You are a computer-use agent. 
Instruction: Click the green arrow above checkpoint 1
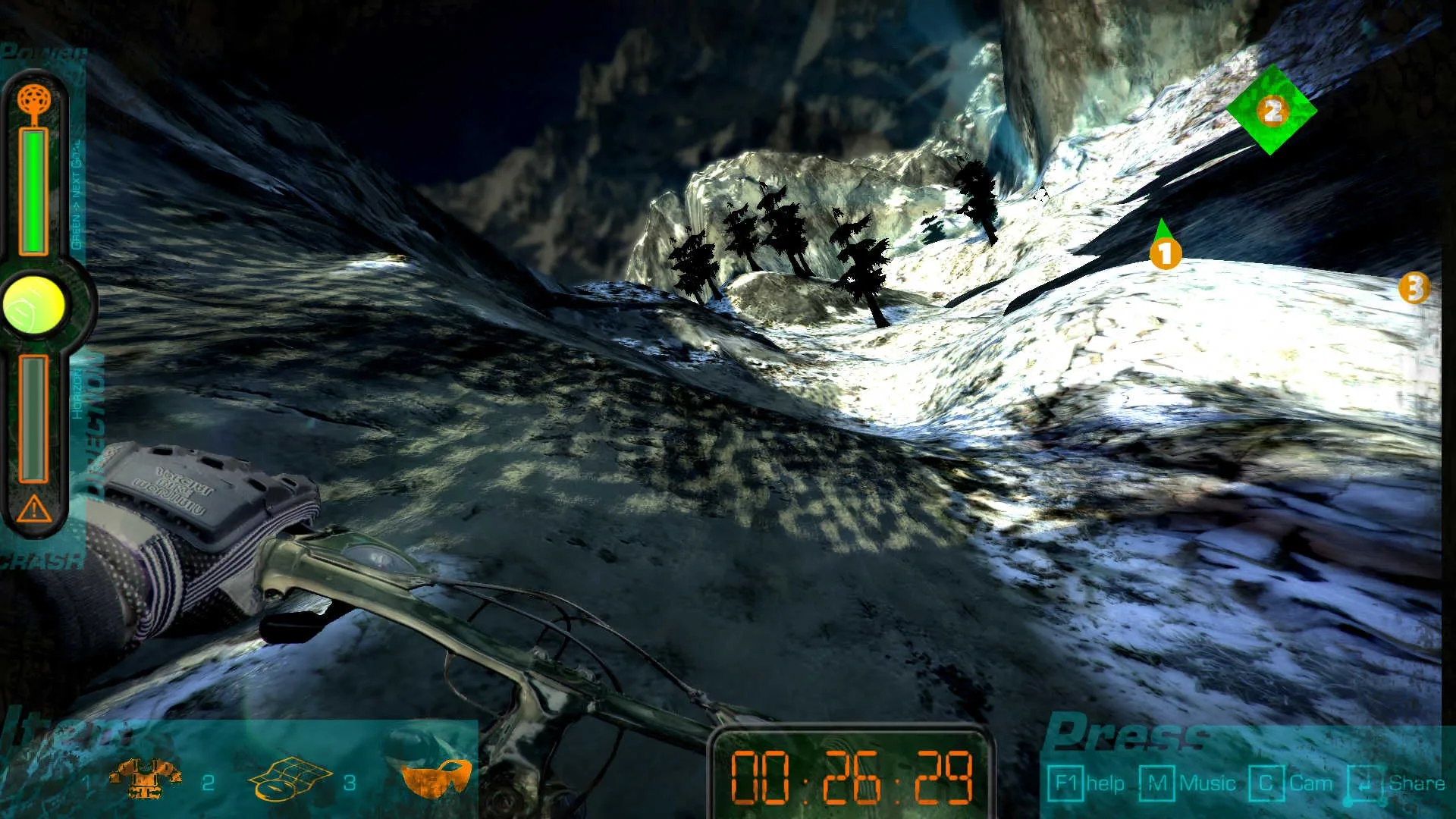click(x=1163, y=227)
